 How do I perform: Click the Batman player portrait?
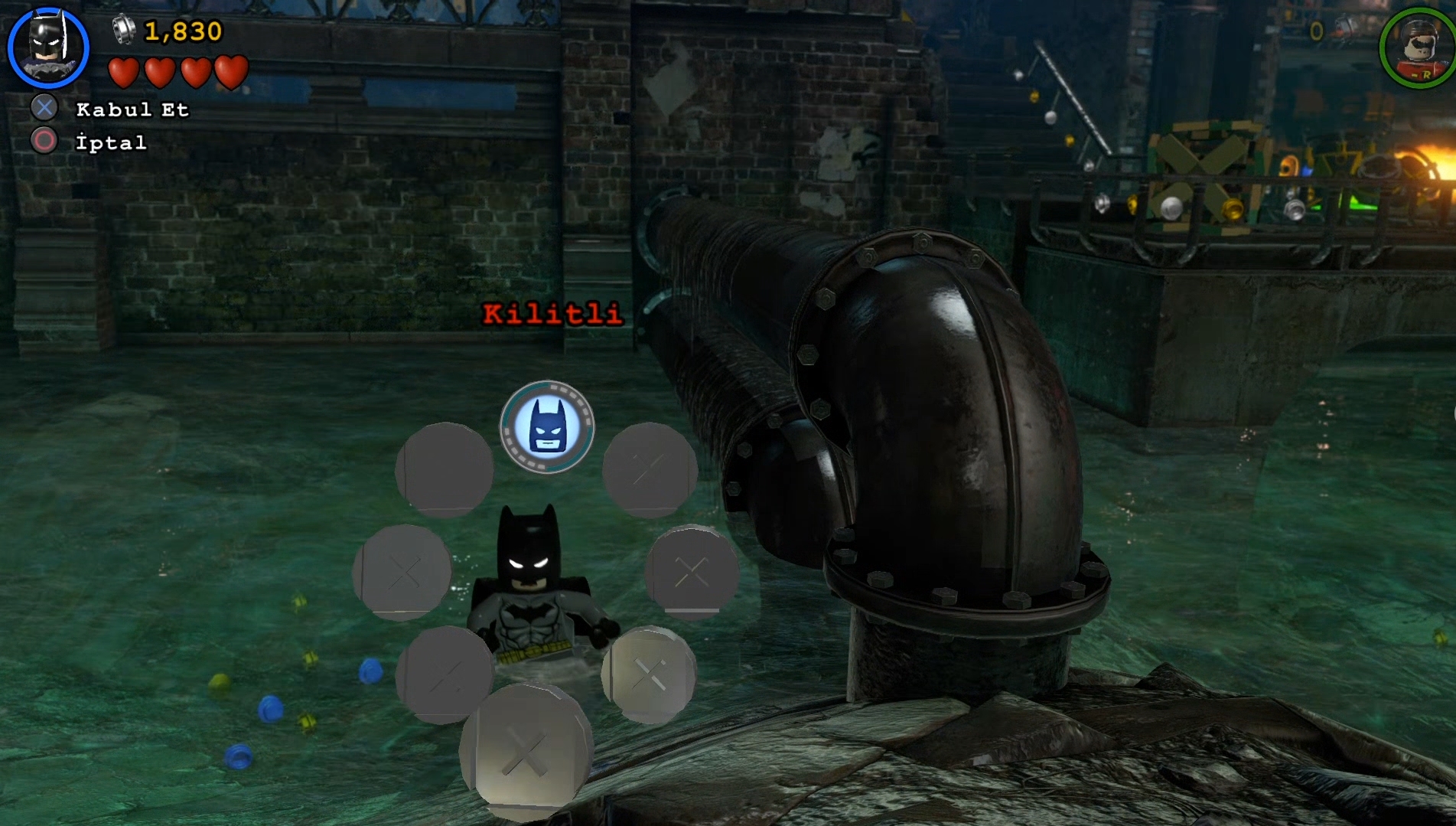(x=48, y=47)
